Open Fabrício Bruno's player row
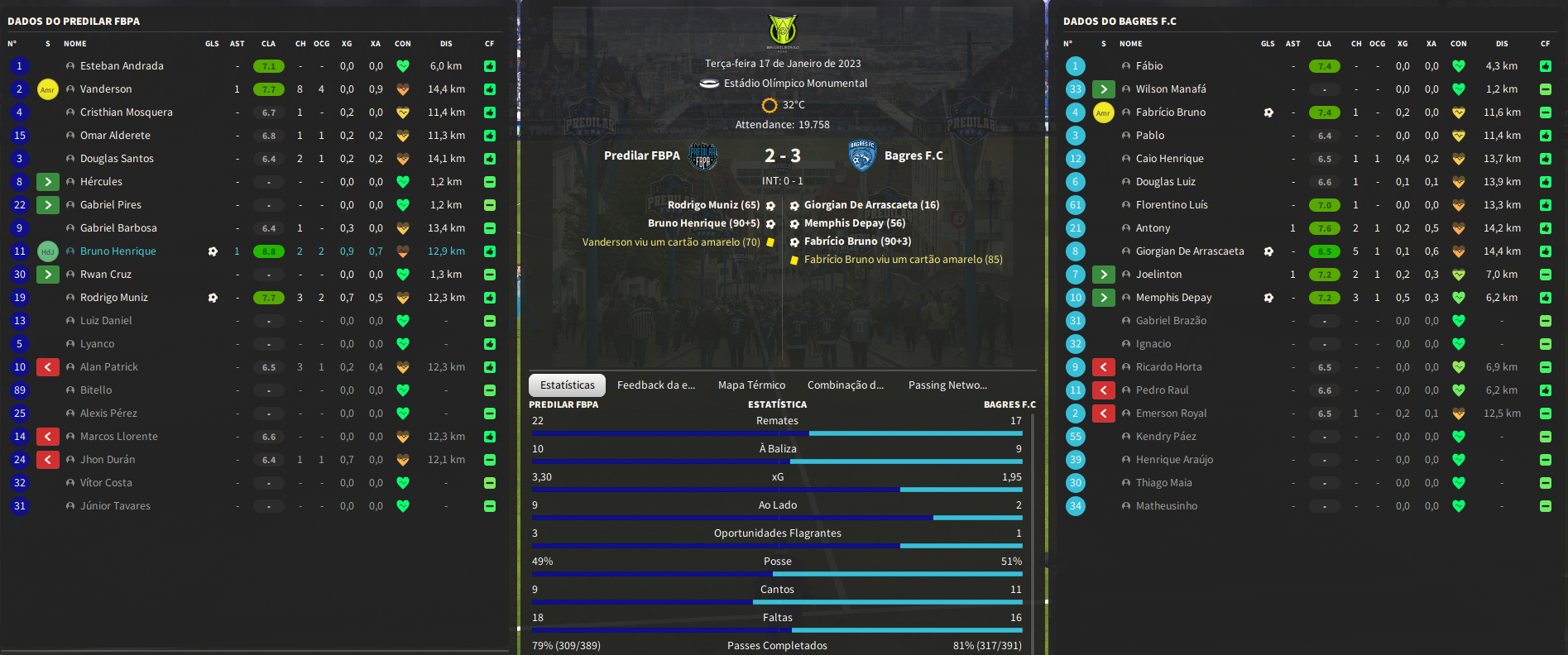The height and width of the screenshot is (655, 1568). (x=1170, y=112)
